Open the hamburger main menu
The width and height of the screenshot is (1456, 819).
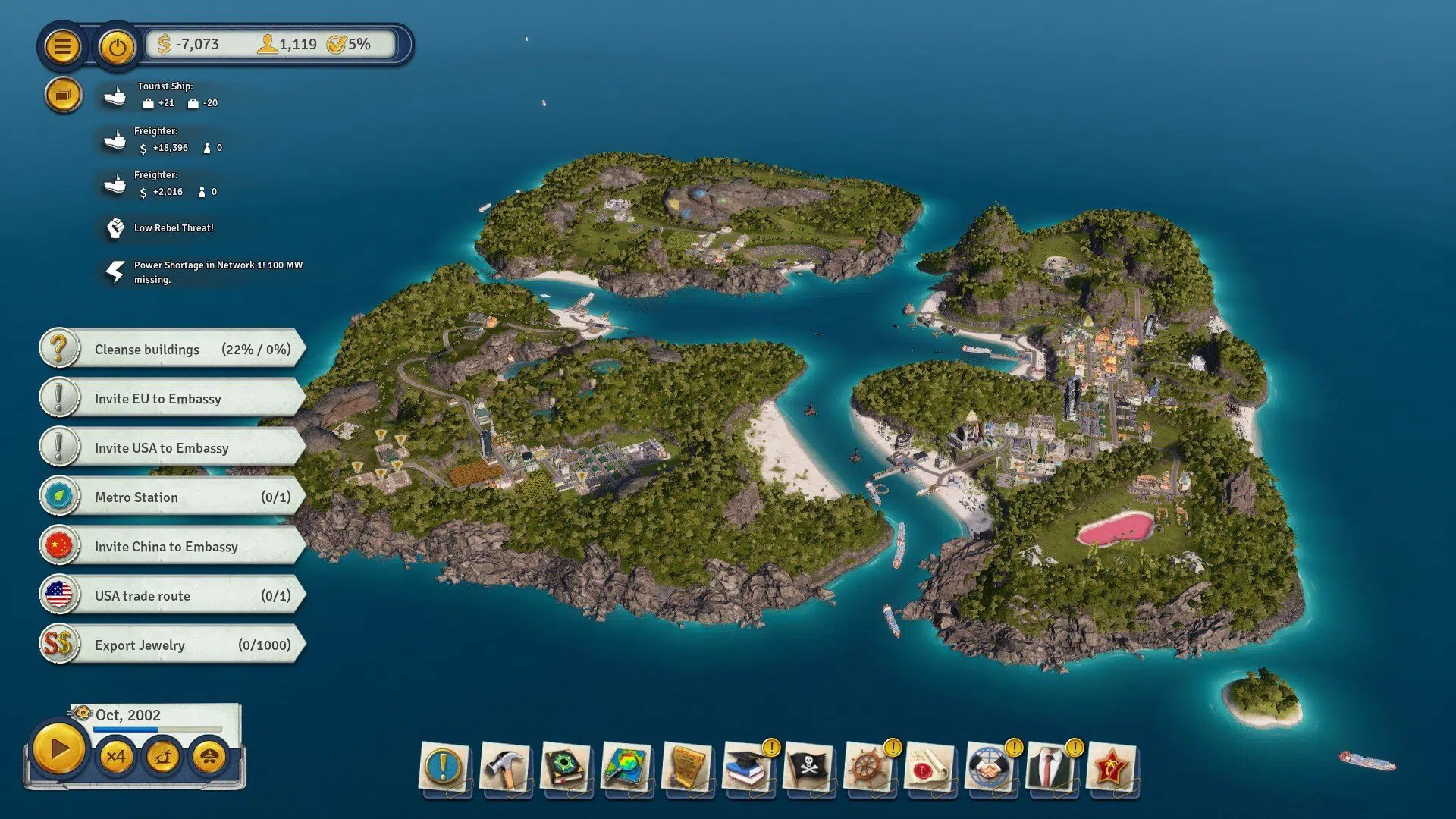point(63,46)
